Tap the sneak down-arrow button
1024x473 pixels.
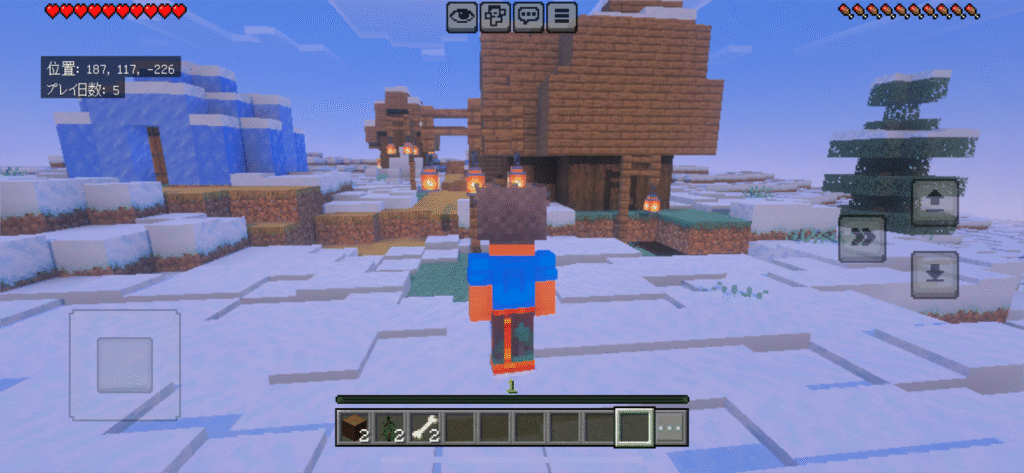[x=935, y=275]
